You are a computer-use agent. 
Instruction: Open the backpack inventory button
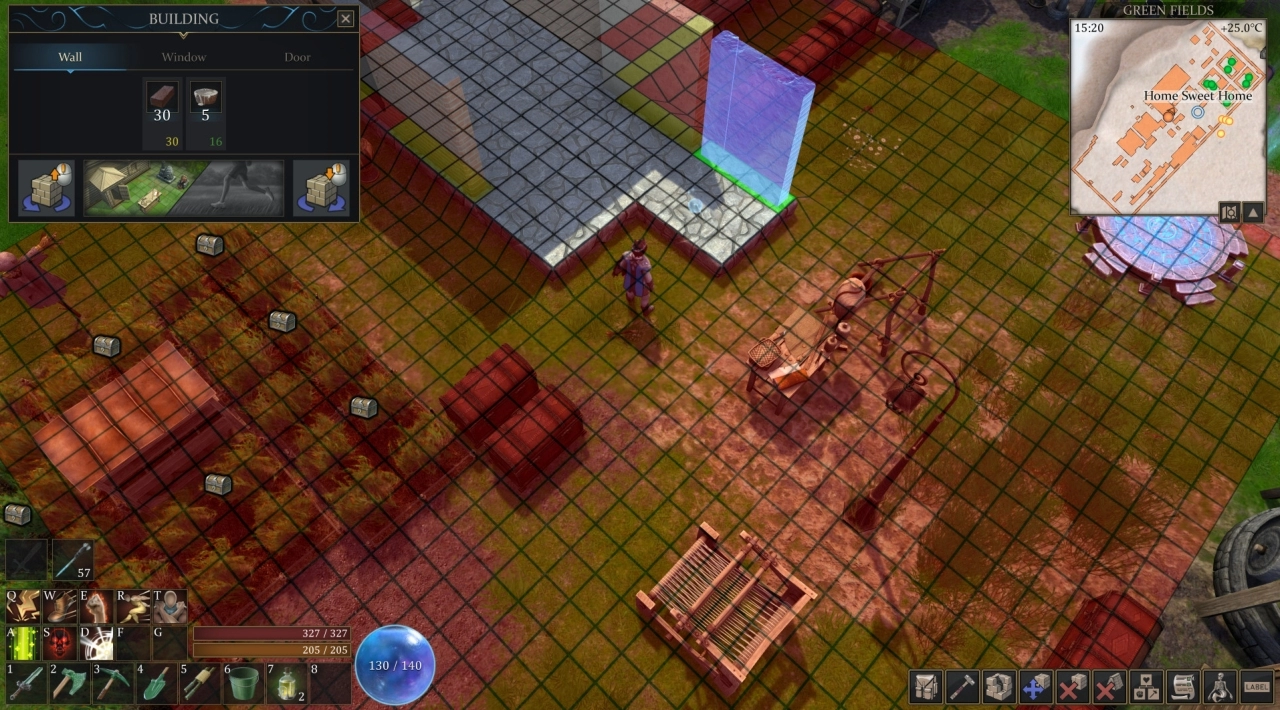[926, 687]
